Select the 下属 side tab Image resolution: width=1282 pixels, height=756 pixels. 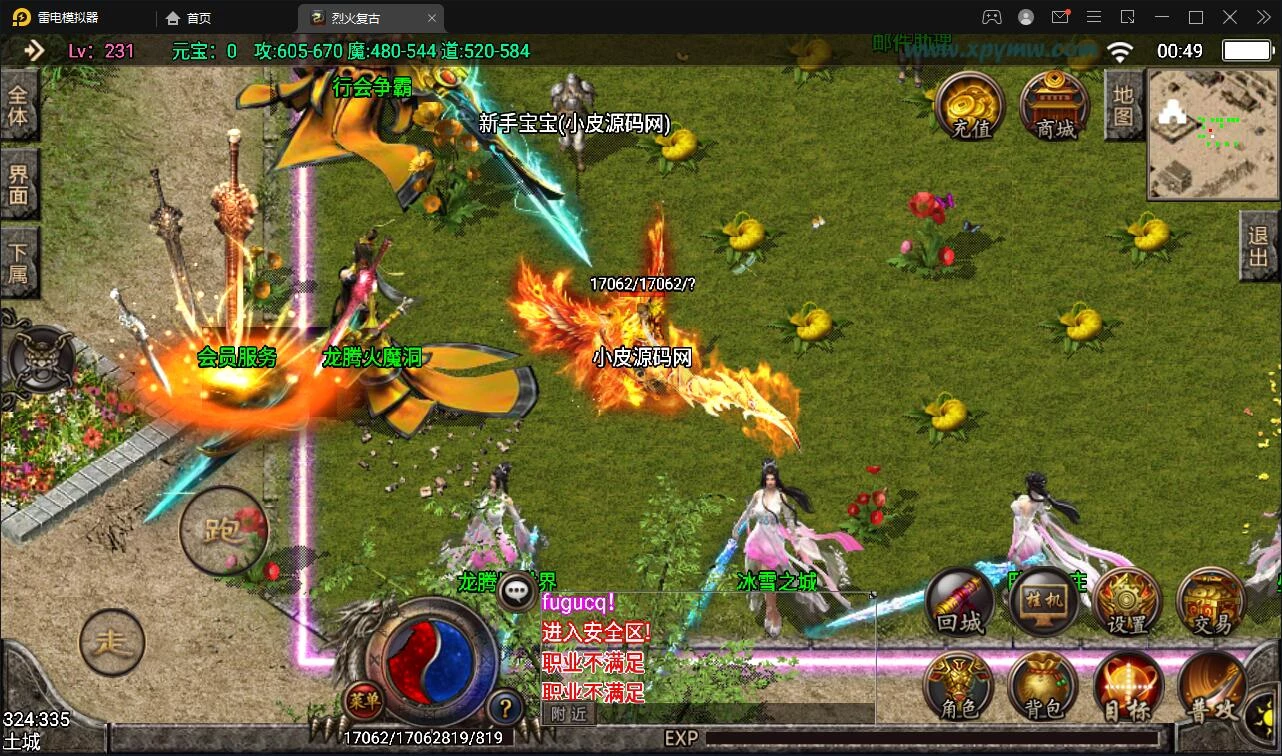point(19,261)
